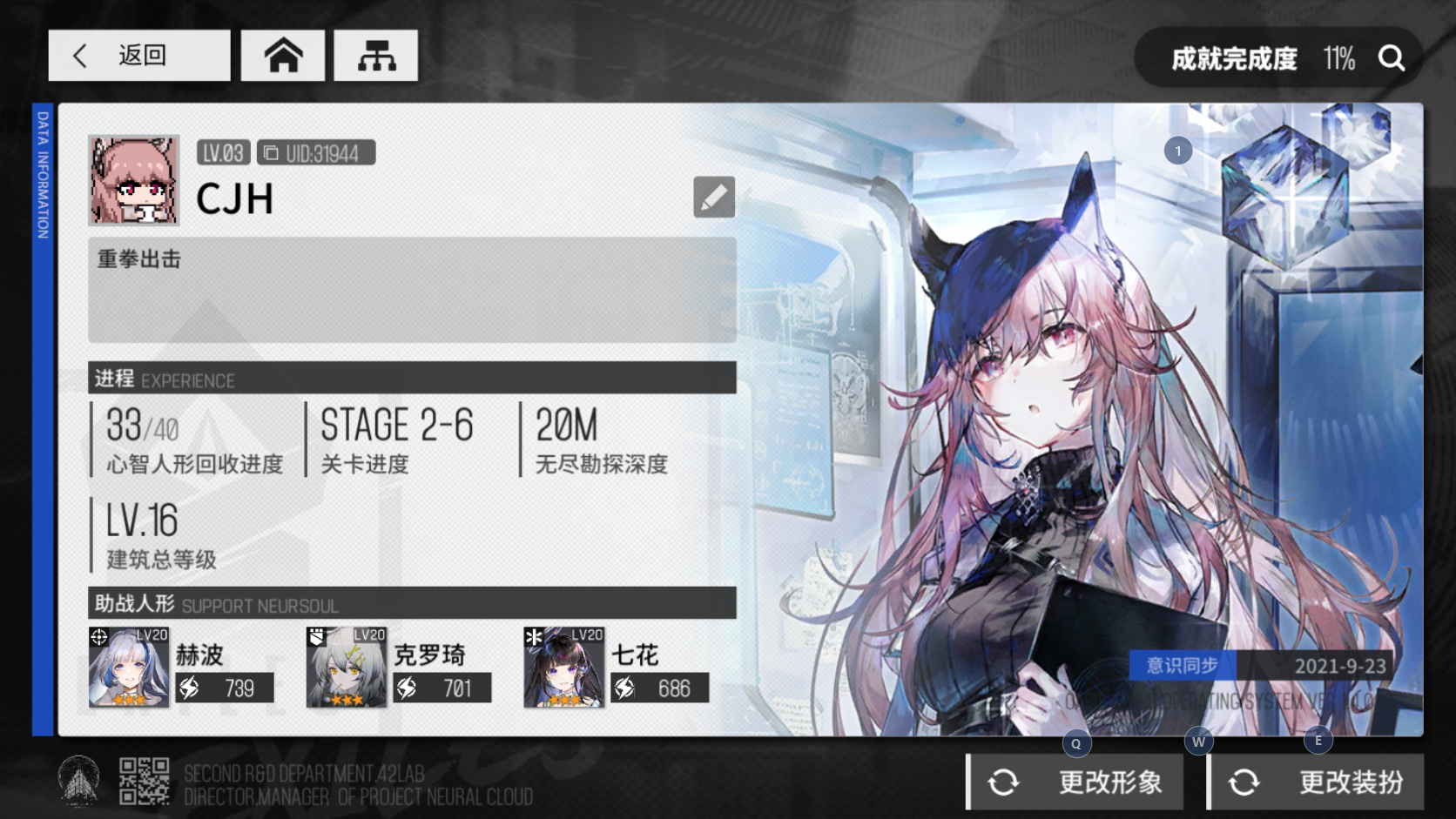Click the search magnifier next to 成就完成度
1456x819 pixels.
1392,57
